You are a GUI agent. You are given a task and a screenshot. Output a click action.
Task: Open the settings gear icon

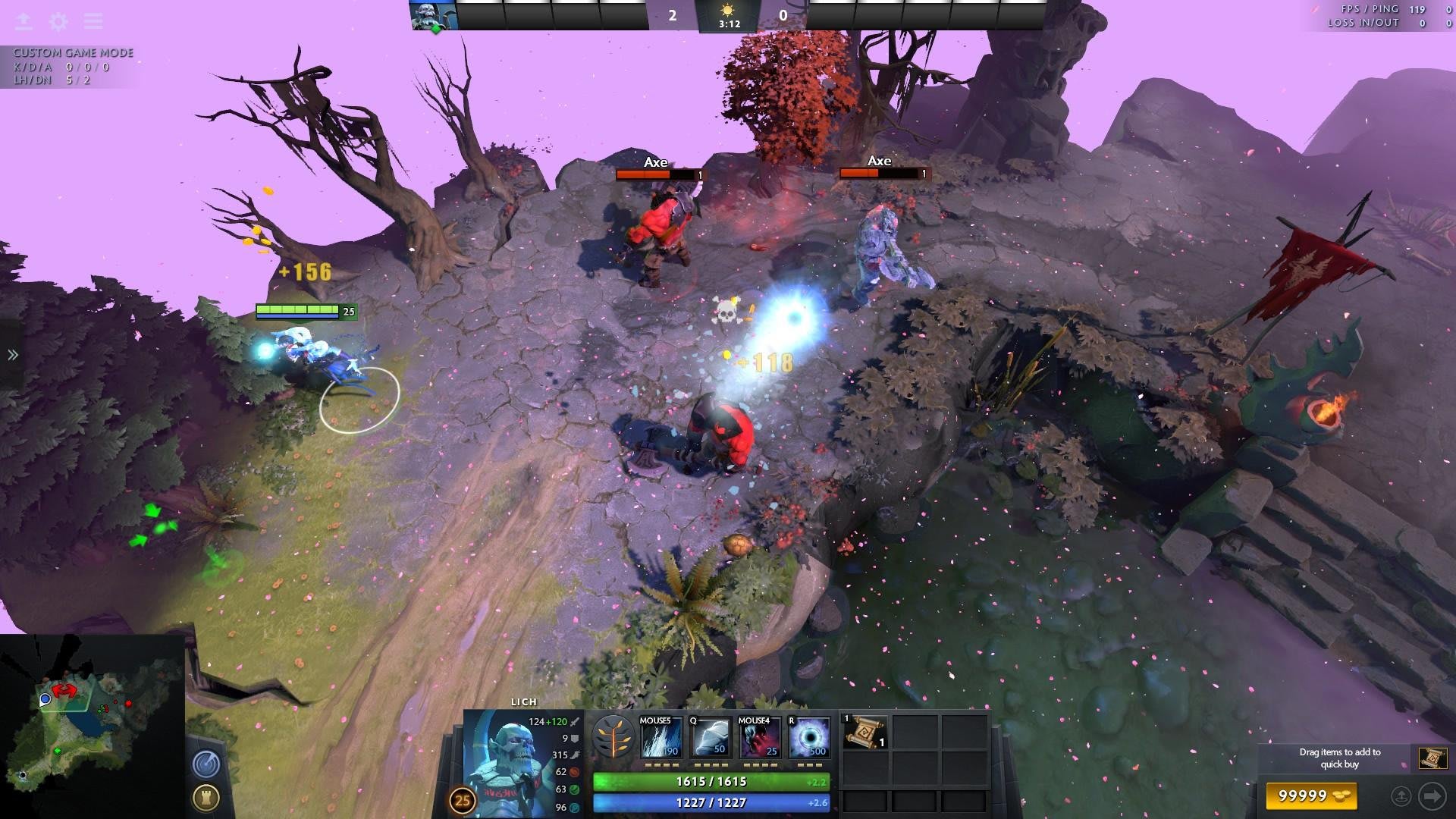(58, 21)
